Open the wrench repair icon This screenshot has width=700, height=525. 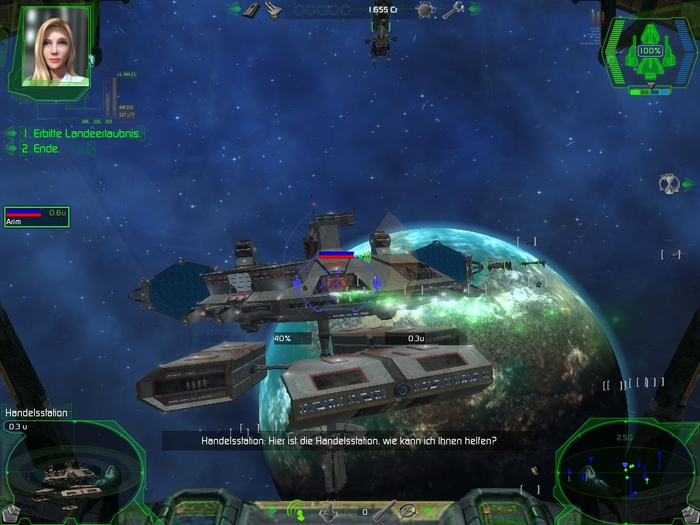coord(453,10)
